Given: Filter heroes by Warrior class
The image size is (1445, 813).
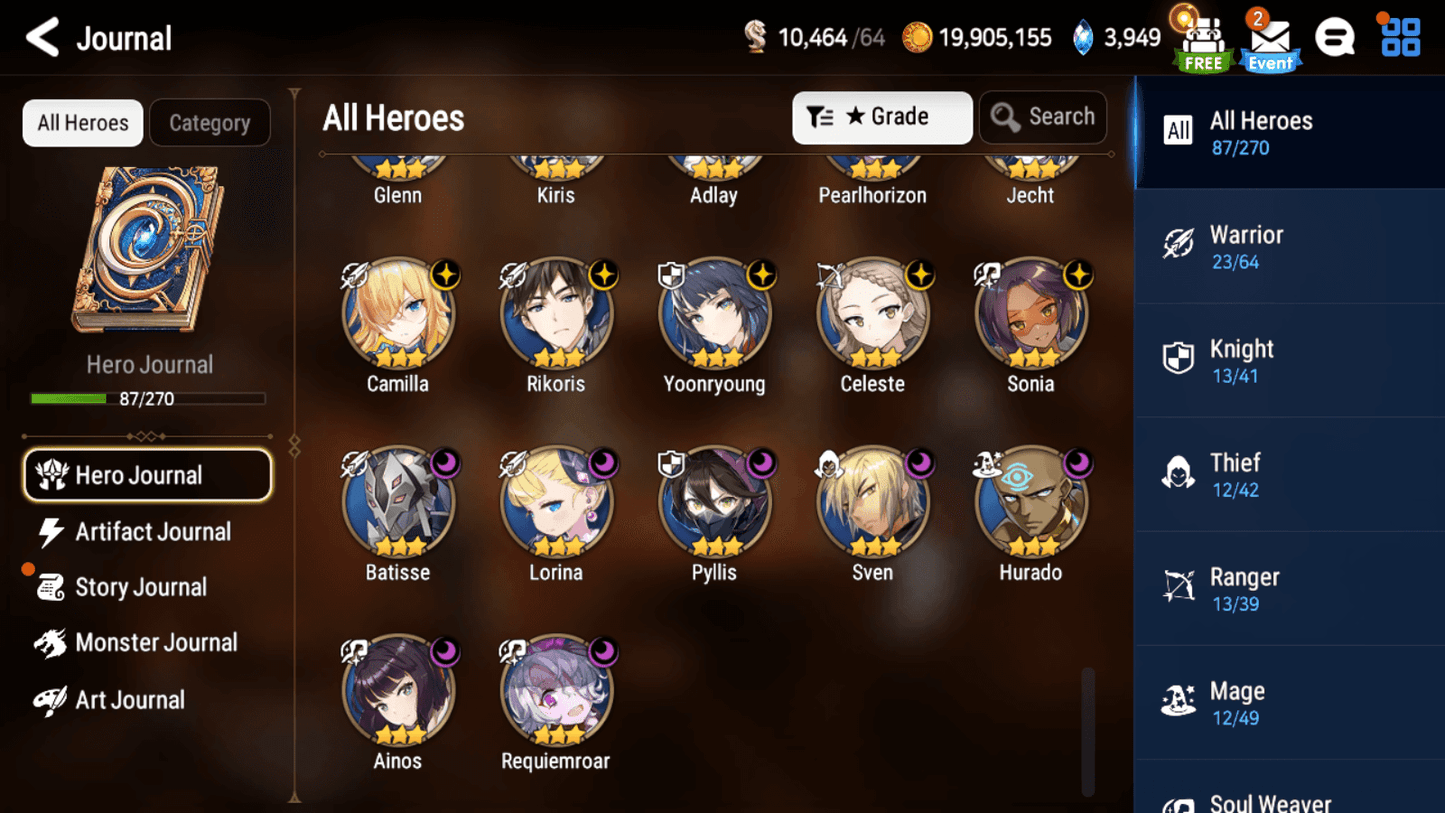Looking at the screenshot, I should (1288, 246).
